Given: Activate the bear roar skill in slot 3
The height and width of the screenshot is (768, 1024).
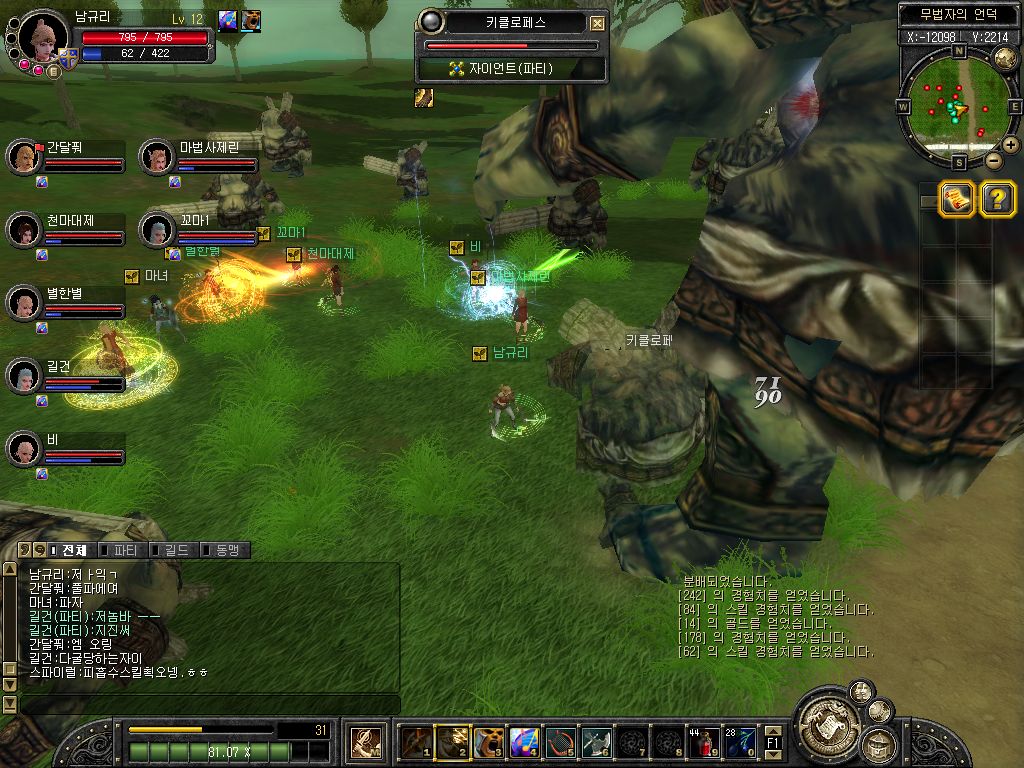Looking at the screenshot, I should [488, 743].
